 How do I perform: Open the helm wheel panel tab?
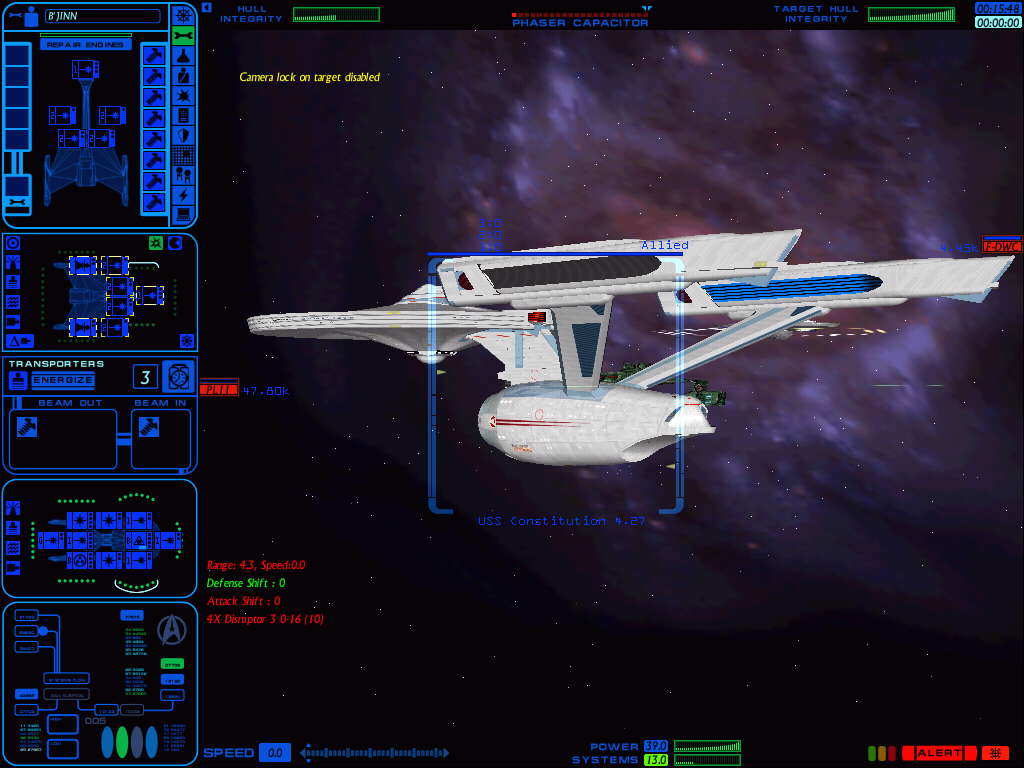pos(183,15)
